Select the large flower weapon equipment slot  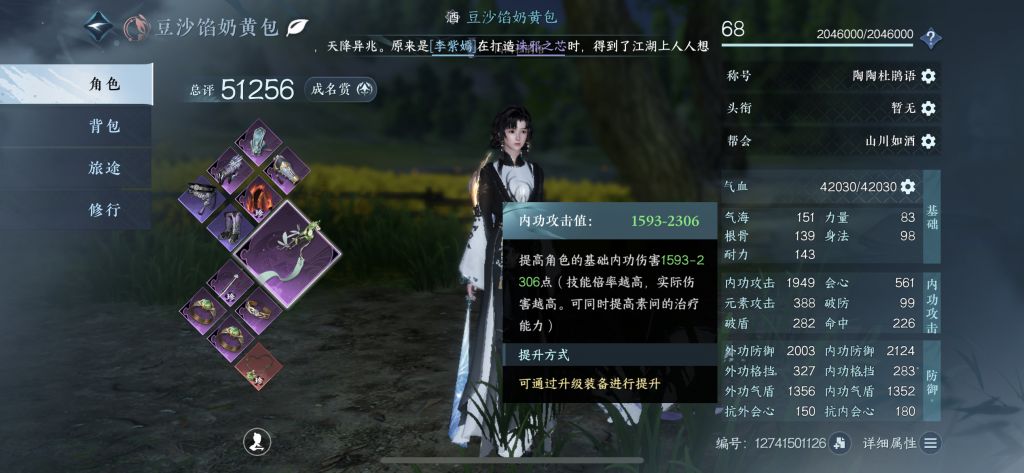coord(286,251)
